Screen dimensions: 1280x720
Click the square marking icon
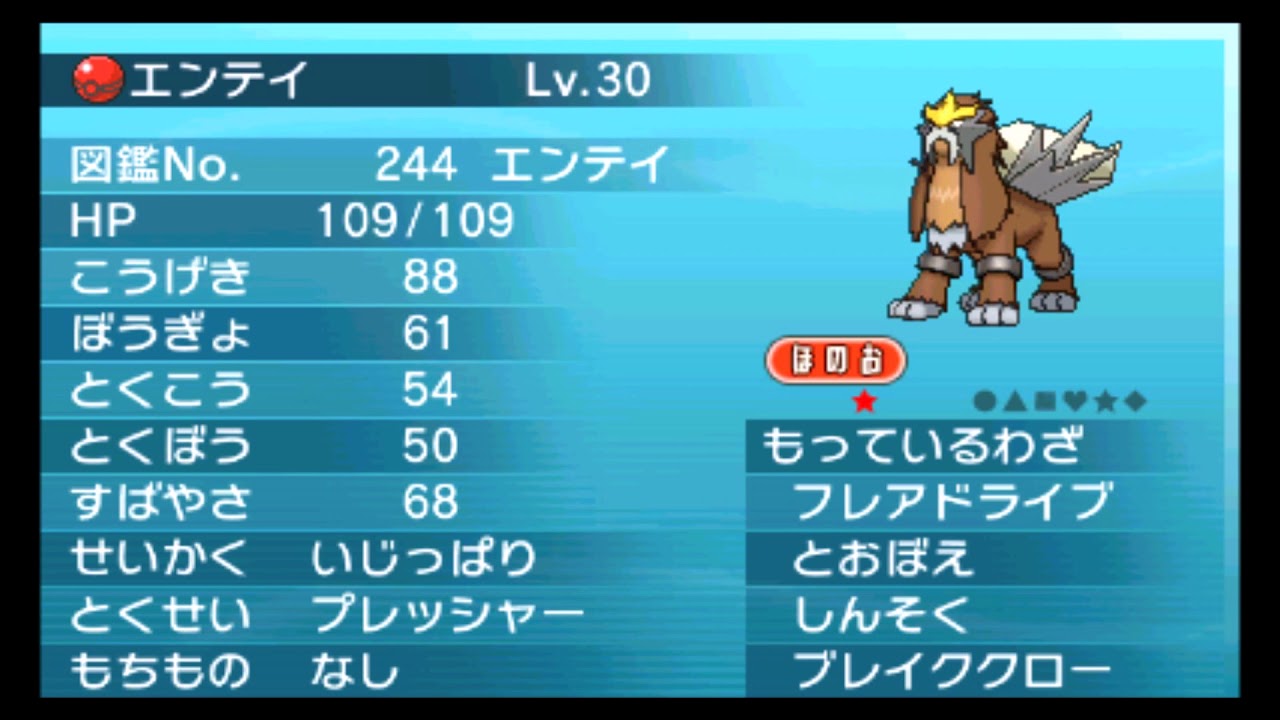coord(1045,401)
